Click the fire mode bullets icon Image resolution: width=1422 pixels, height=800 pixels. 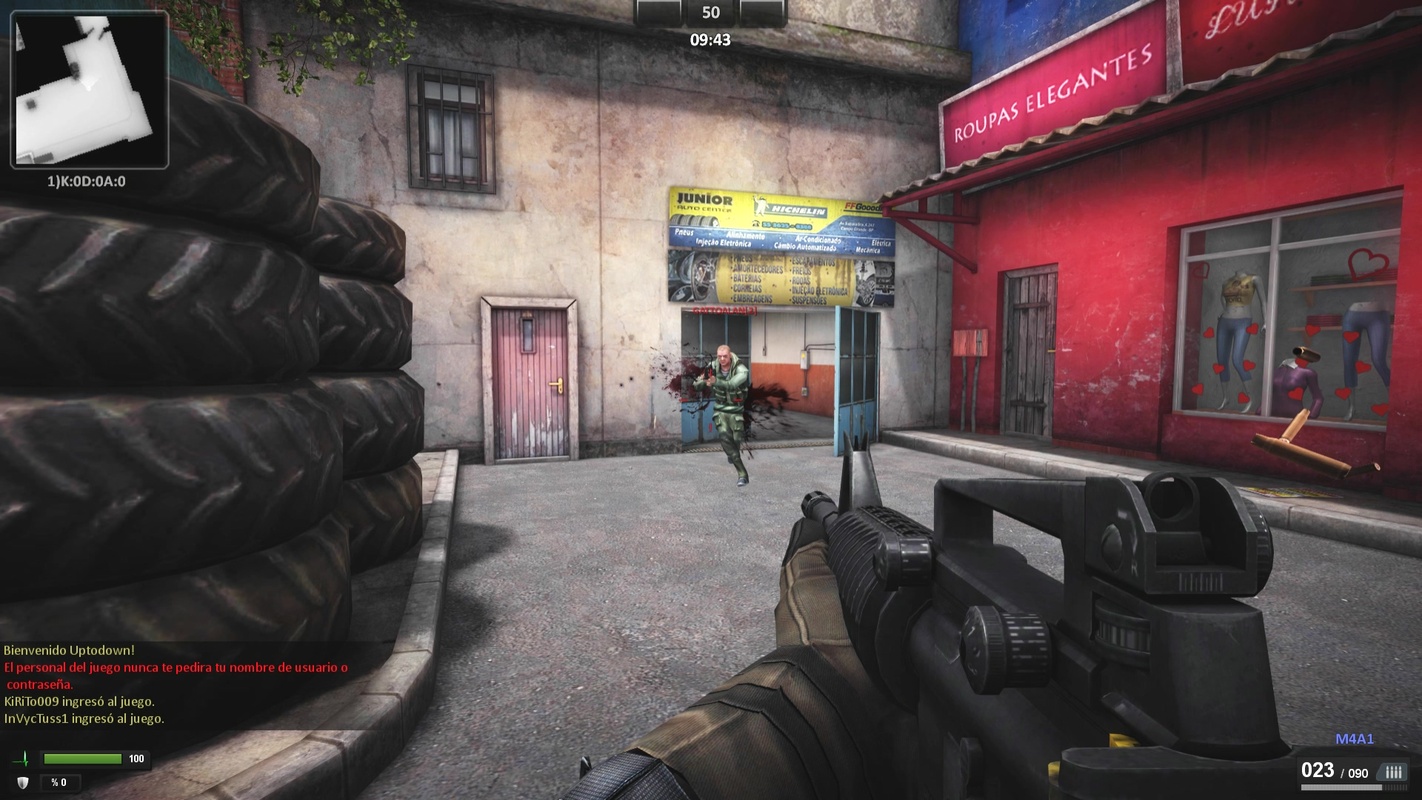[1393, 771]
